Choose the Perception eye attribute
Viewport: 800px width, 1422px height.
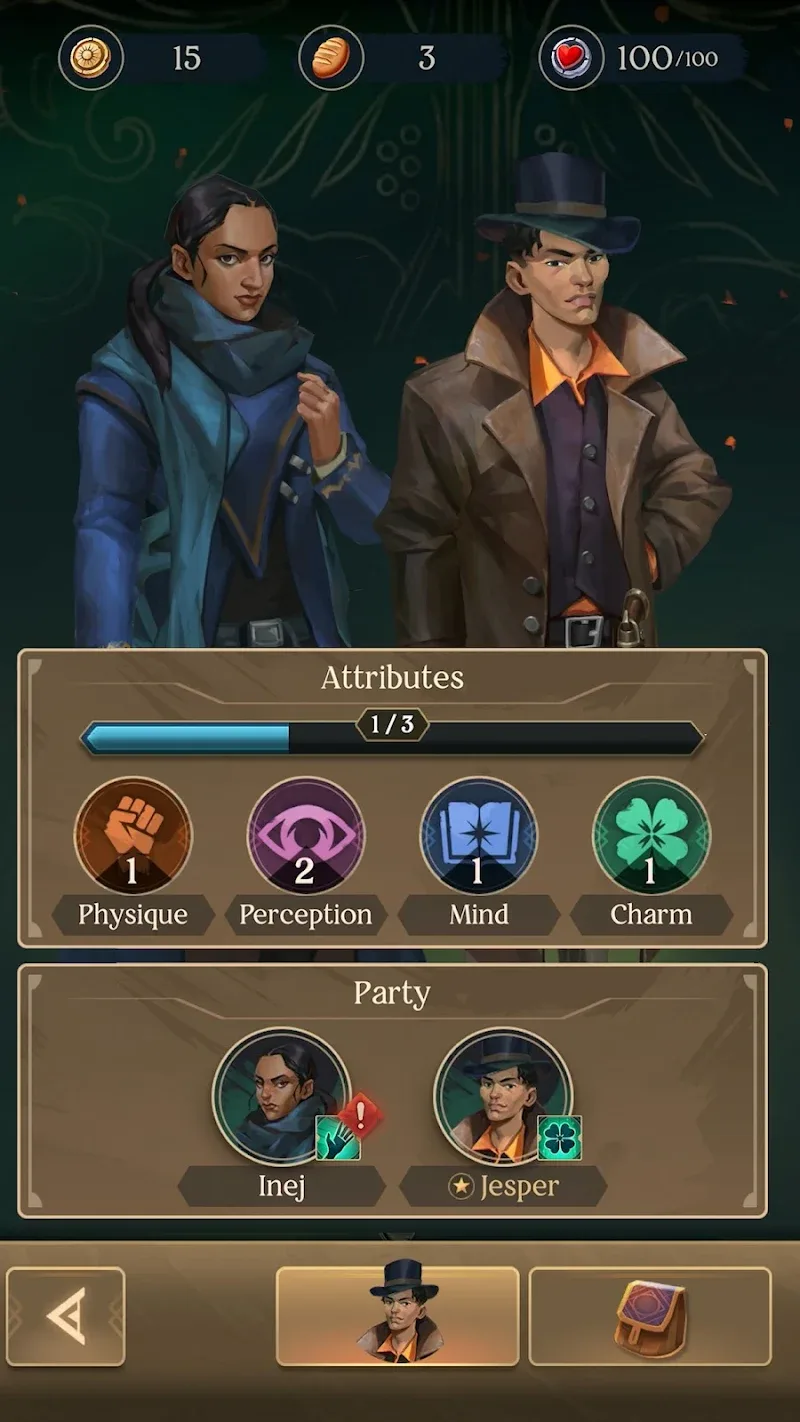[306, 836]
